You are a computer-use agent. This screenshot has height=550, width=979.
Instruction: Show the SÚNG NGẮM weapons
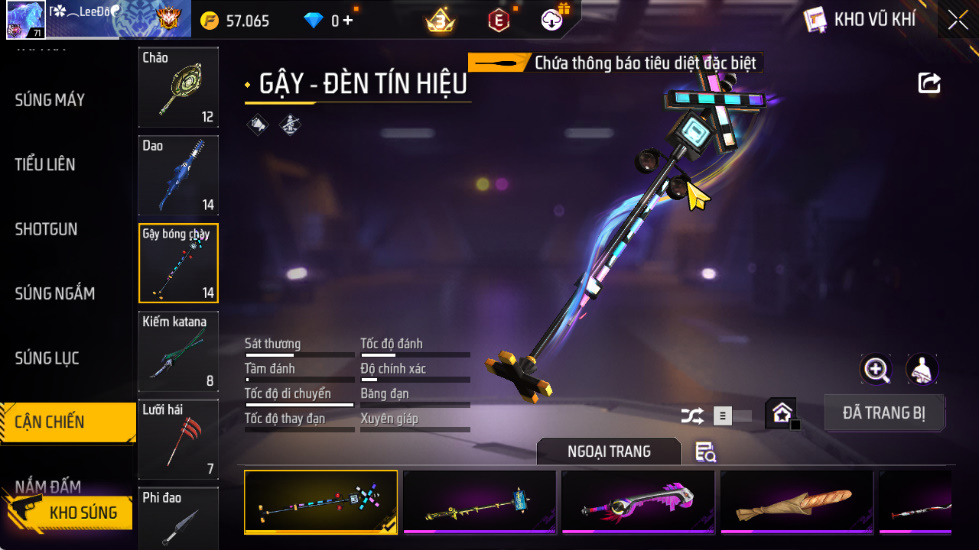coord(55,293)
